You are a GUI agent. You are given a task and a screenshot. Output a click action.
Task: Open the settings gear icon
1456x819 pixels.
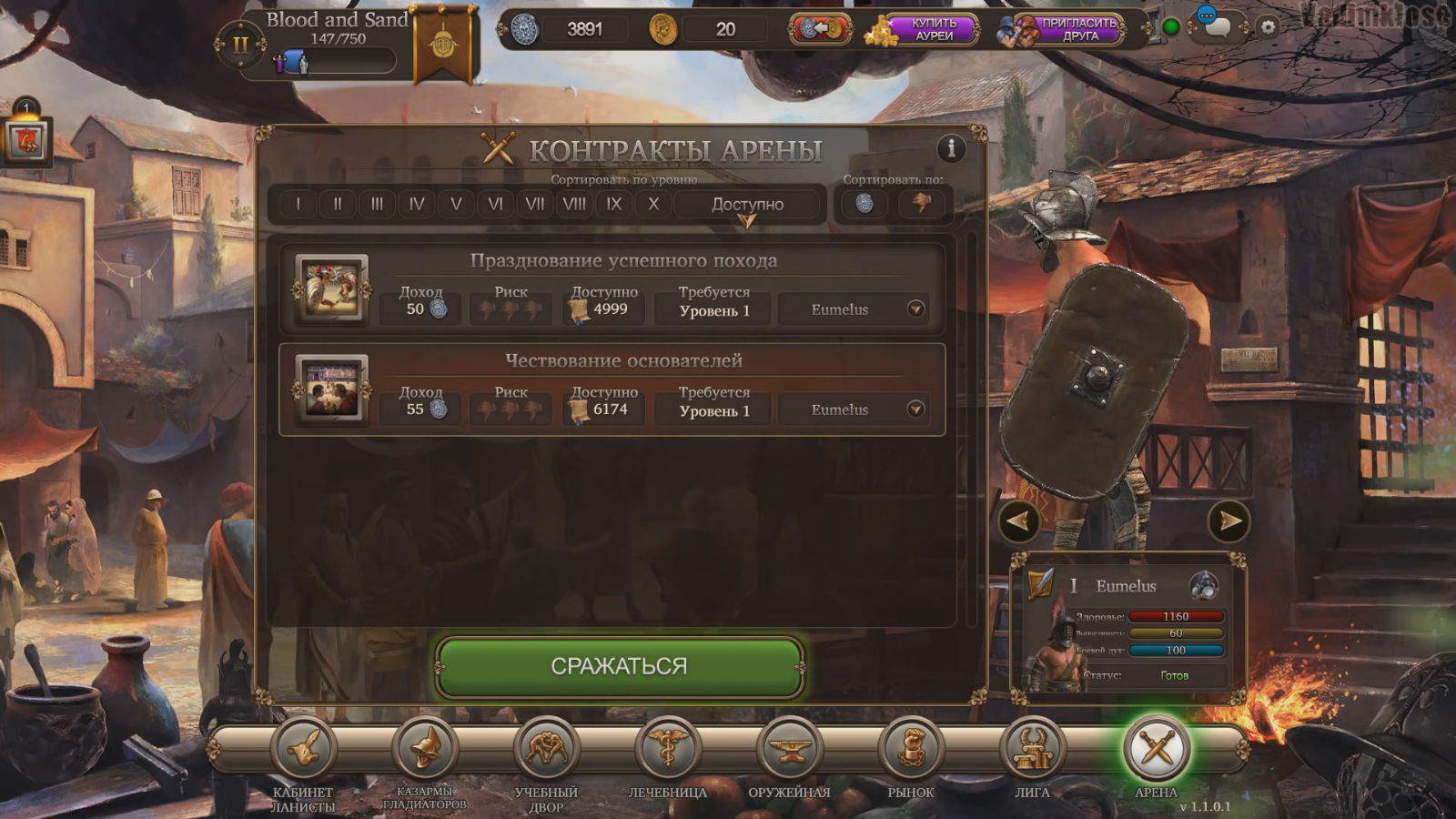1268,27
